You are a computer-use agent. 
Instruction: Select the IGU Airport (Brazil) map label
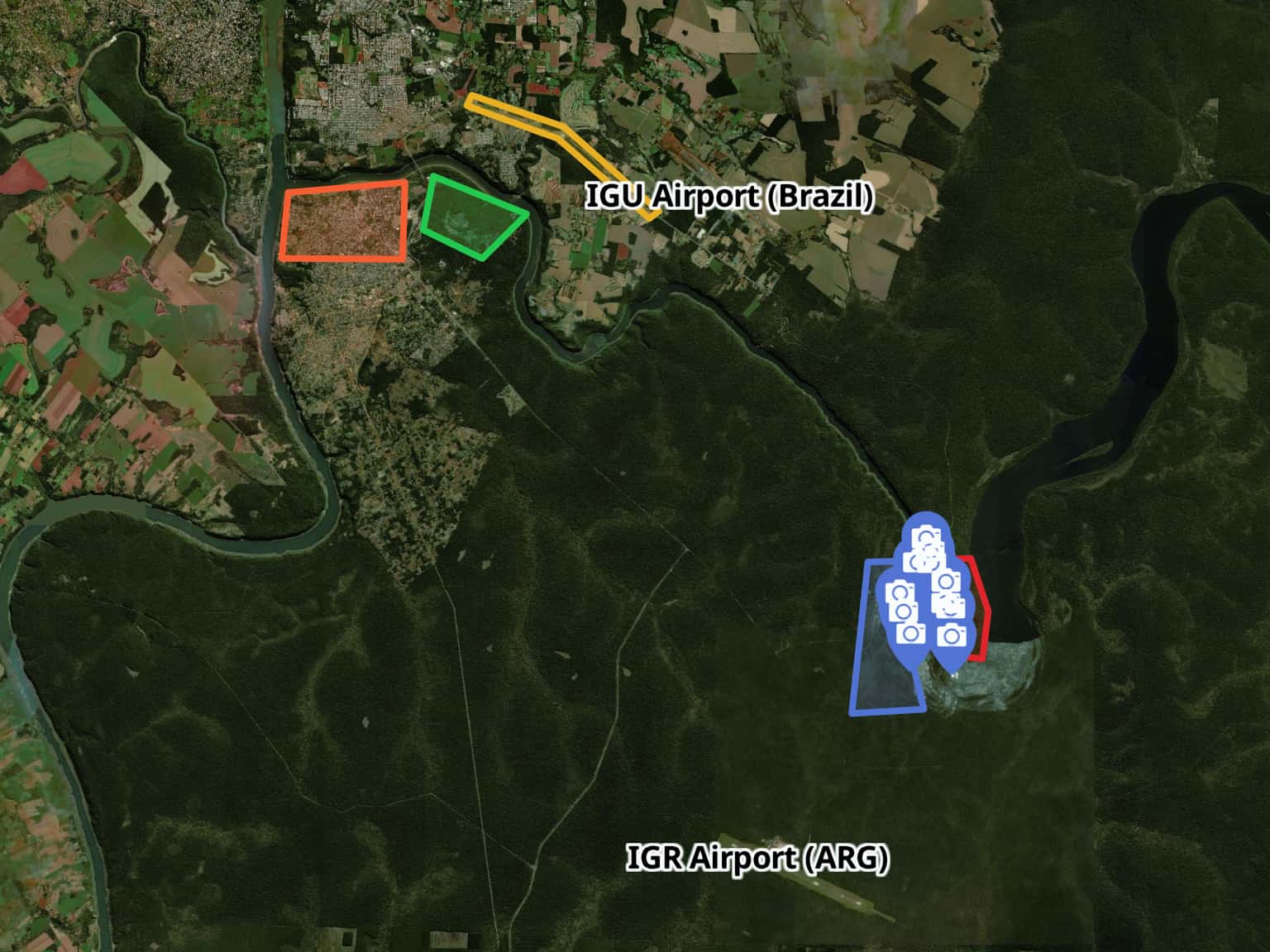[x=729, y=198]
